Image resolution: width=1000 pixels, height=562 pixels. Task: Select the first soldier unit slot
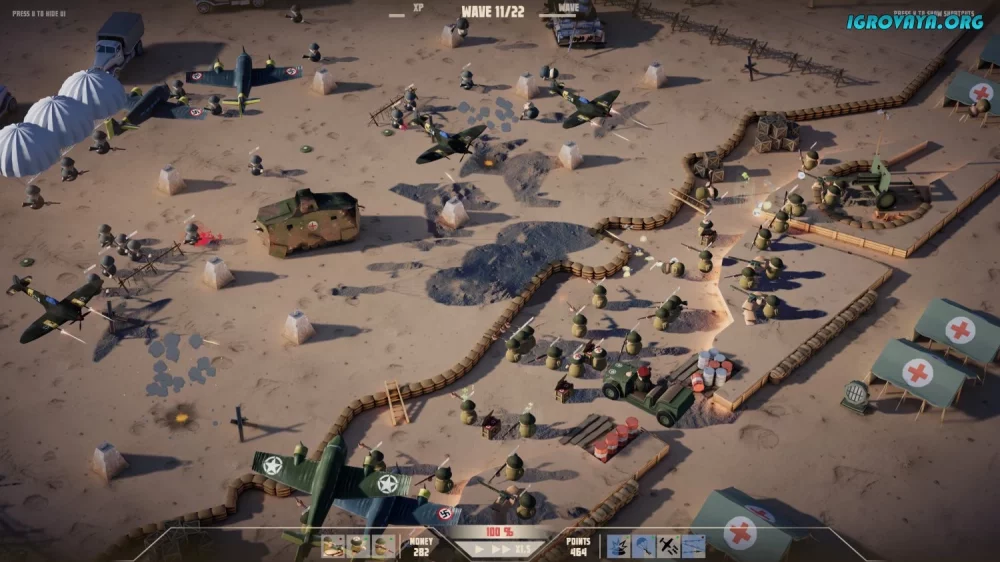click(x=333, y=546)
